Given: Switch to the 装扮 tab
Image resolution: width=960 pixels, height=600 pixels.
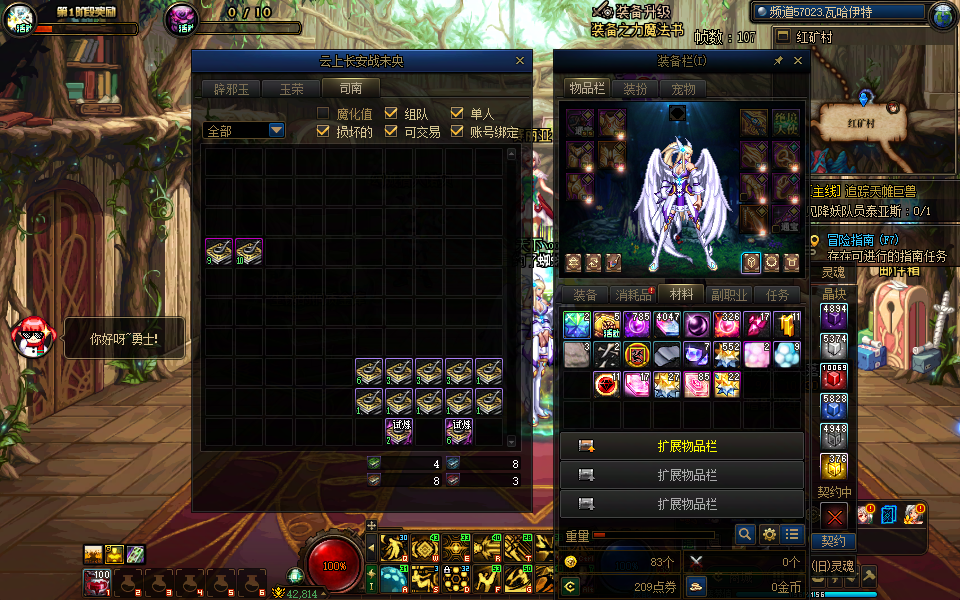Looking at the screenshot, I should pos(635,88).
